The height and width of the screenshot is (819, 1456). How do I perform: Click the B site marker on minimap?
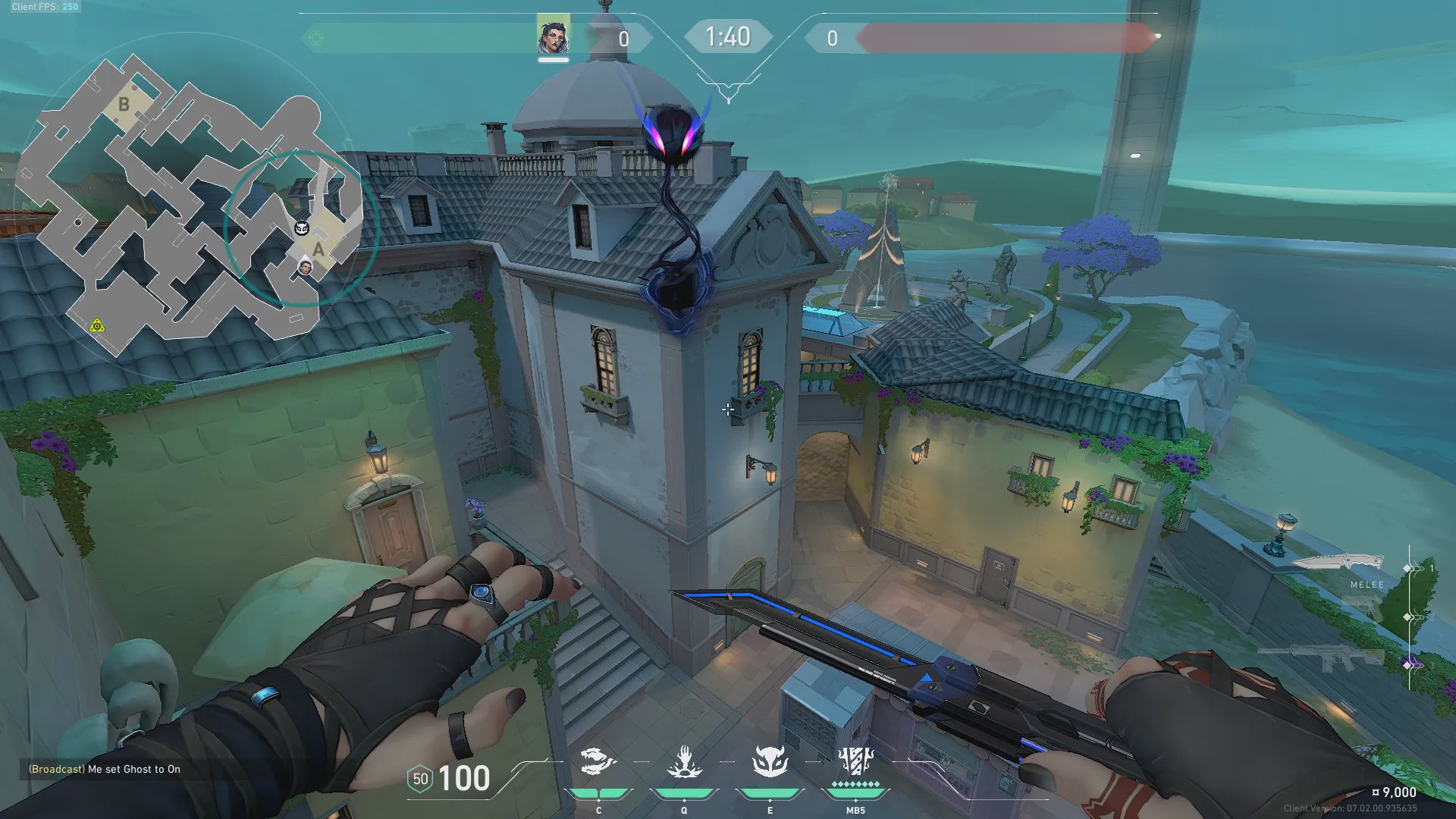(124, 104)
